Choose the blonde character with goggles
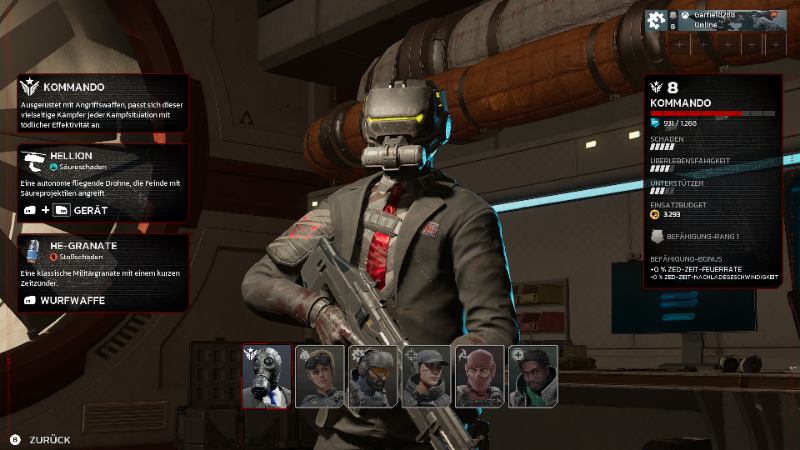 [320, 376]
